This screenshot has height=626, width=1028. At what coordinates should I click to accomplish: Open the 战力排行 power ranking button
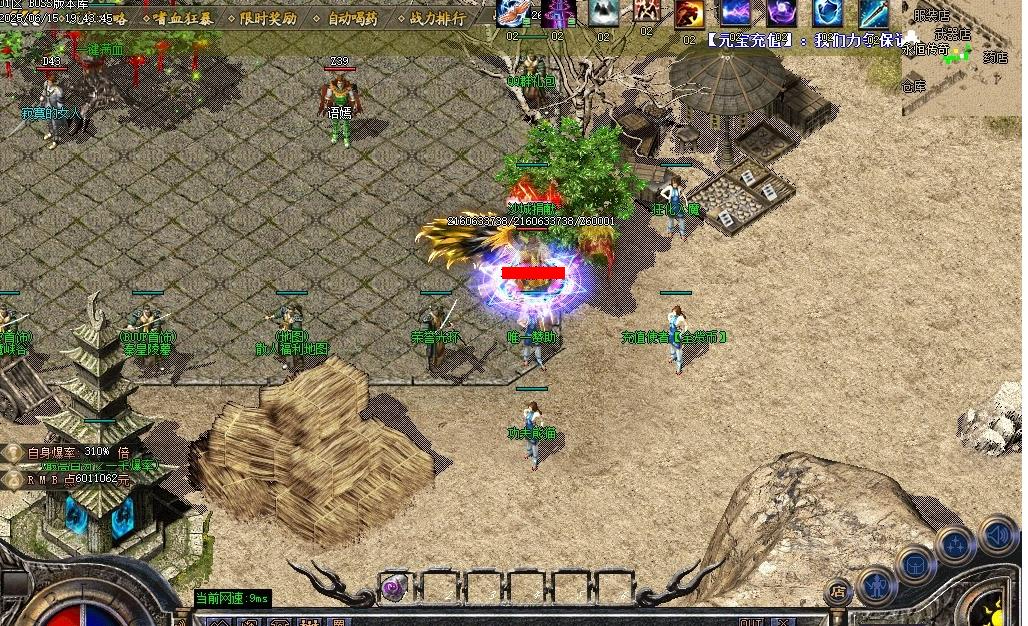437,18
